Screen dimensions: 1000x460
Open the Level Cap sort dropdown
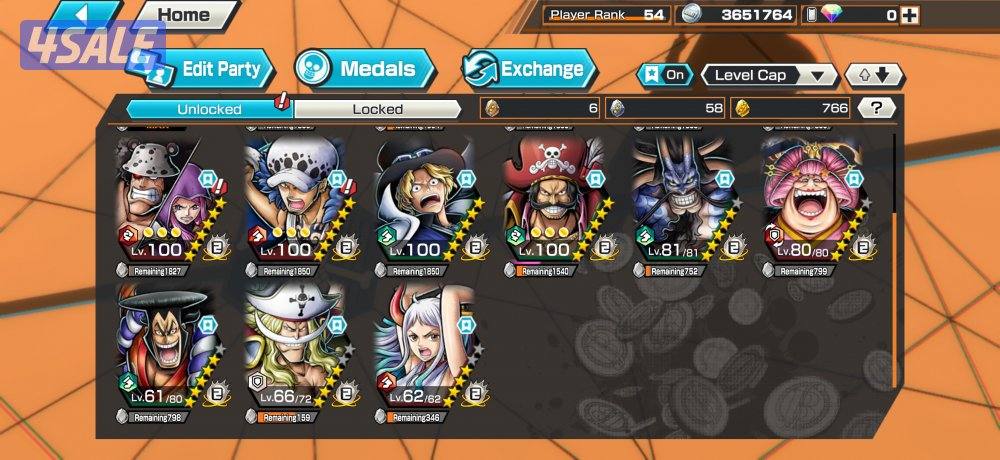coord(769,75)
